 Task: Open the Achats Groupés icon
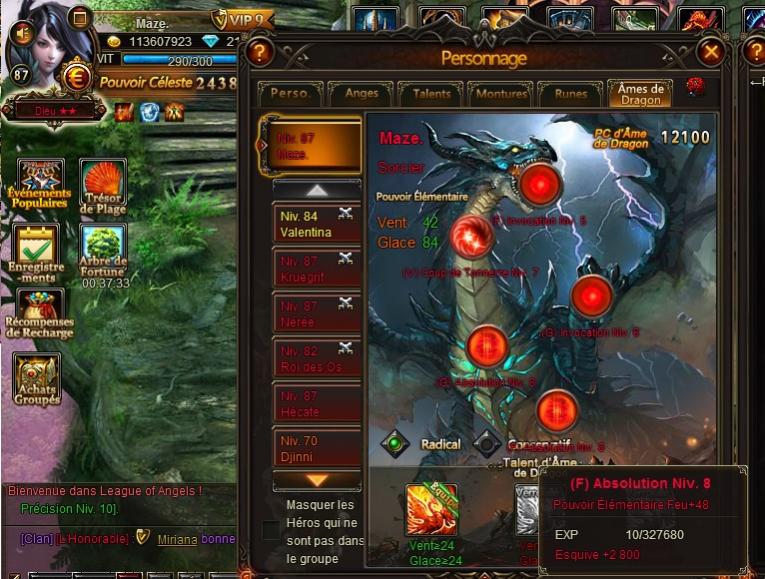tap(37, 378)
